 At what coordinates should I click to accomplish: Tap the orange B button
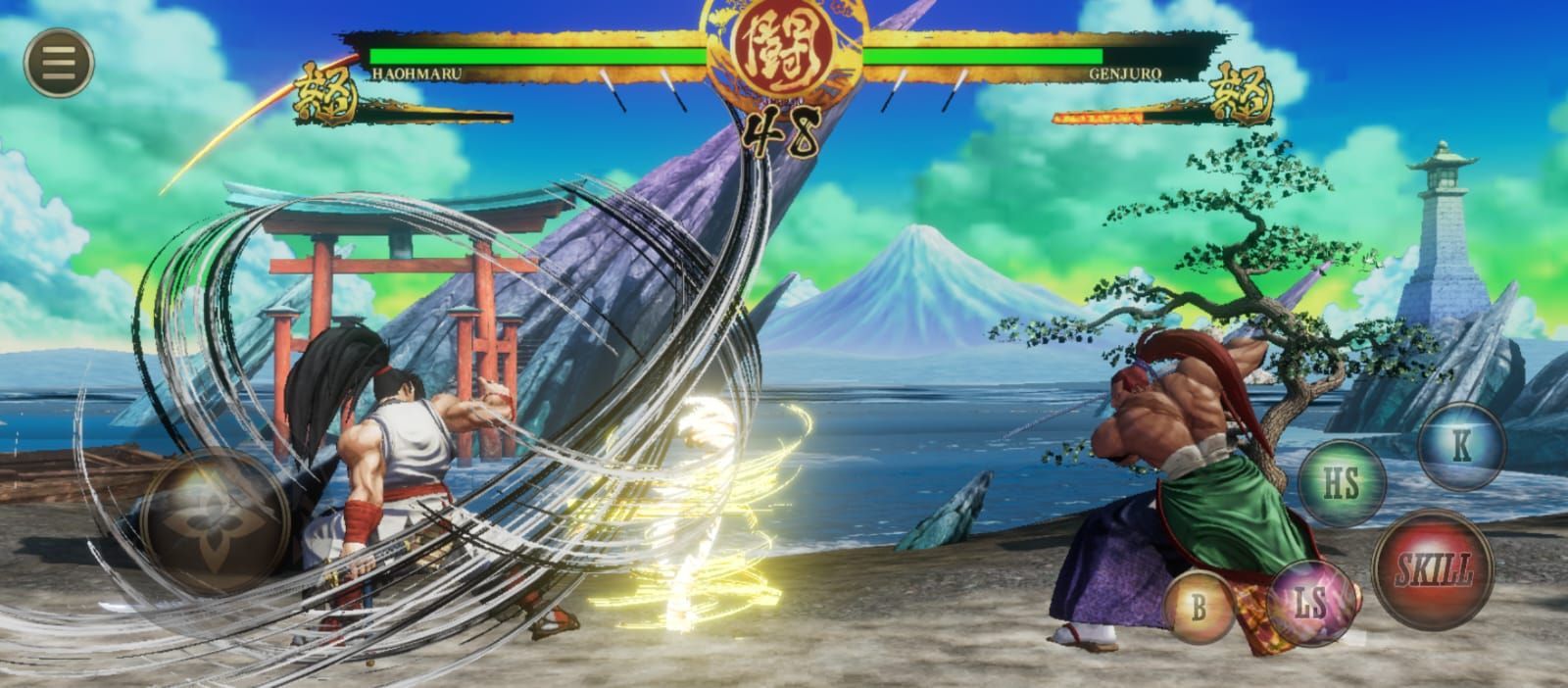coord(1199,608)
